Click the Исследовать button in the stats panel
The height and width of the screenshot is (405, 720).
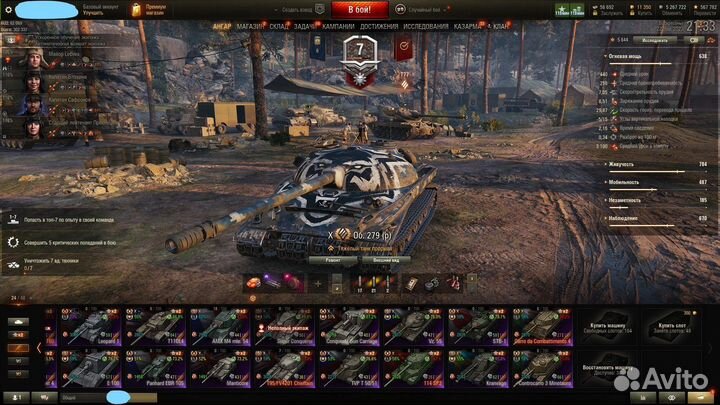coord(654,41)
